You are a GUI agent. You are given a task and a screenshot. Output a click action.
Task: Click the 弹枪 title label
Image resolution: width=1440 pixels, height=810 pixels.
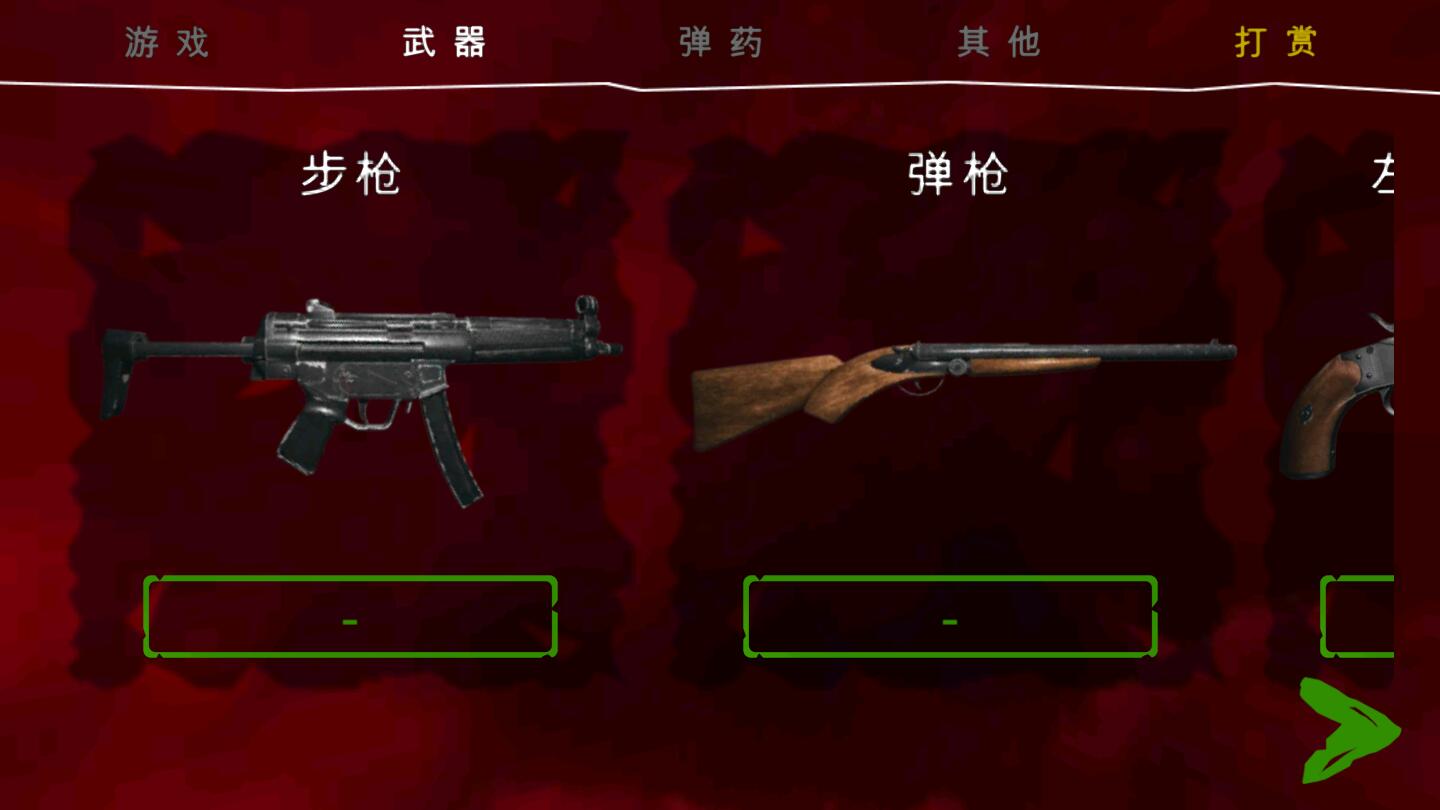(955, 173)
